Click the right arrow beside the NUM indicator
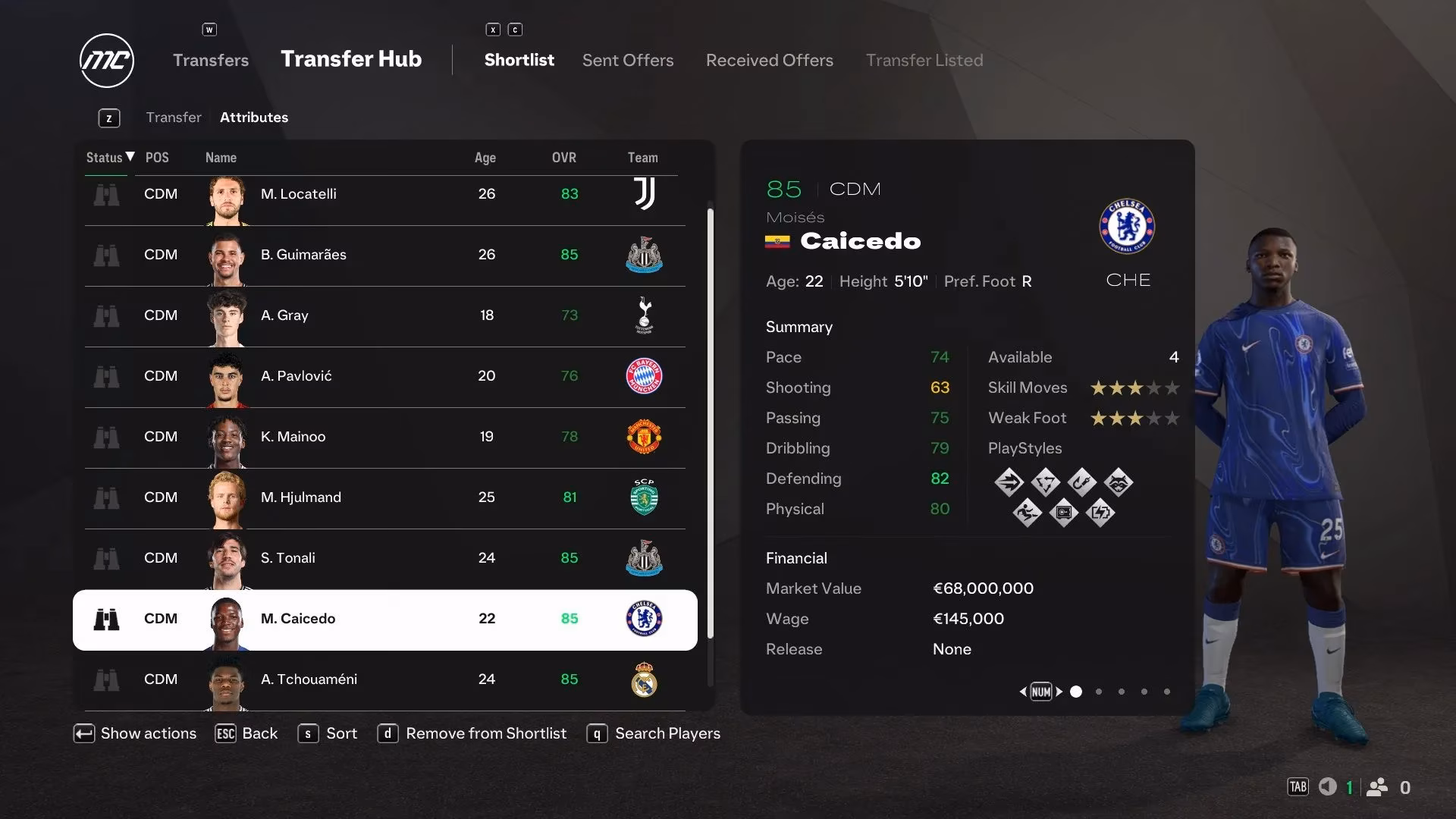This screenshot has width=1456, height=819. pyautogui.click(x=1059, y=692)
